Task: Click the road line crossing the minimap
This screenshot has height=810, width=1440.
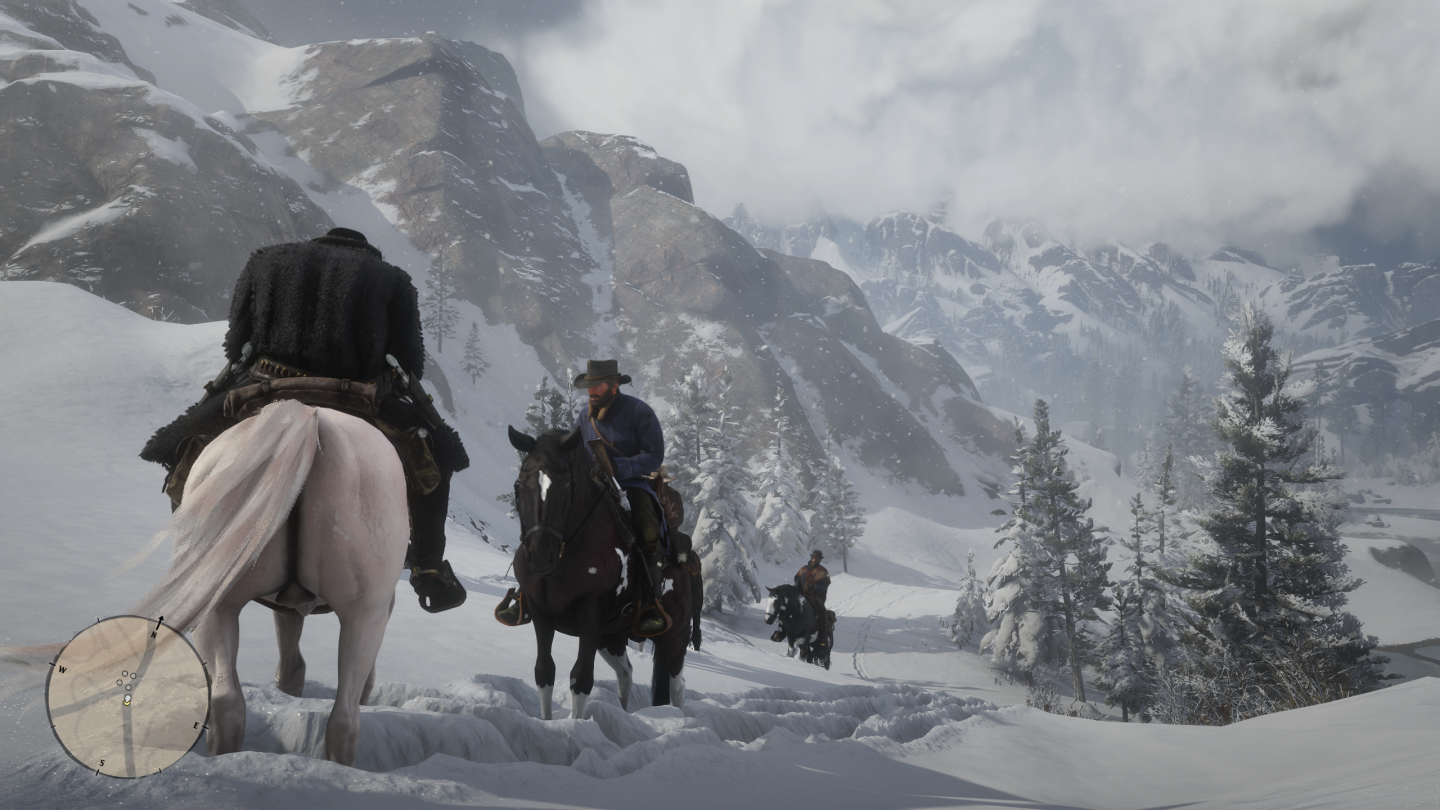Action: tap(128, 743)
